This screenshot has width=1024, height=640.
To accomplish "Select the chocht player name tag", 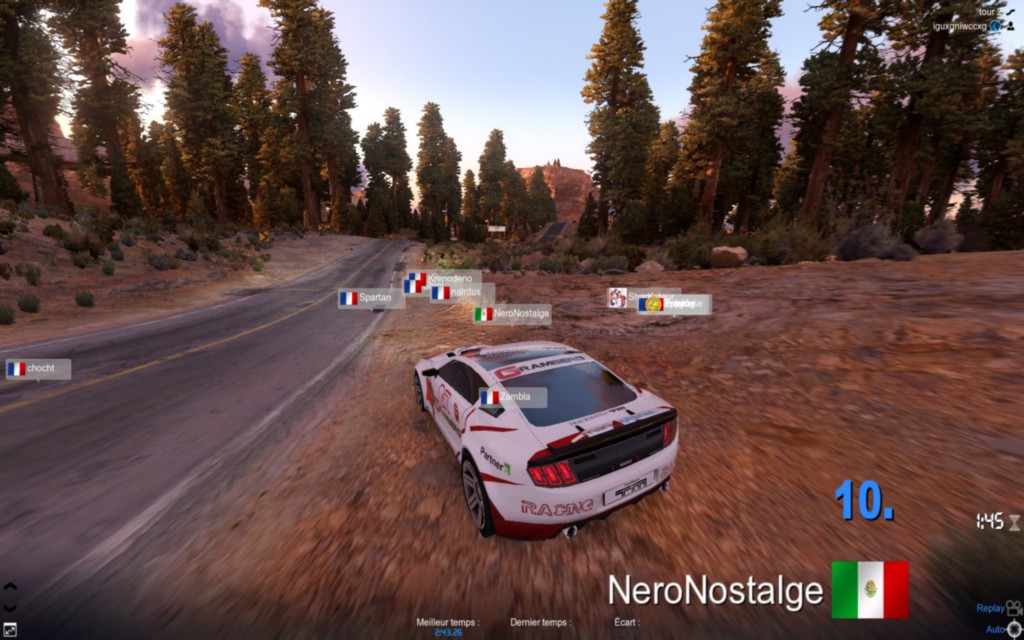I will [x=38, y=369].
